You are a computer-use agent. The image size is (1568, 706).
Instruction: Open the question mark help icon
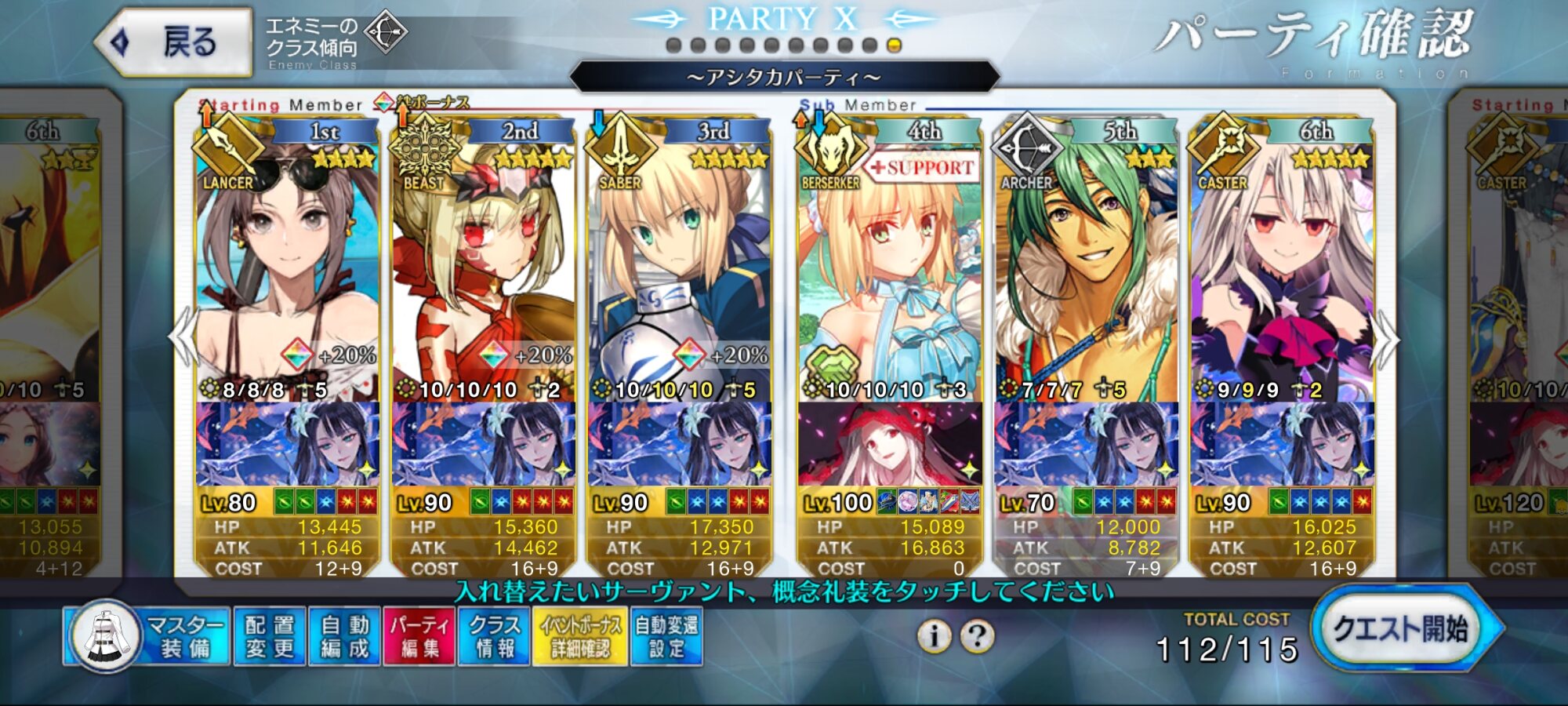coord(978,635)
